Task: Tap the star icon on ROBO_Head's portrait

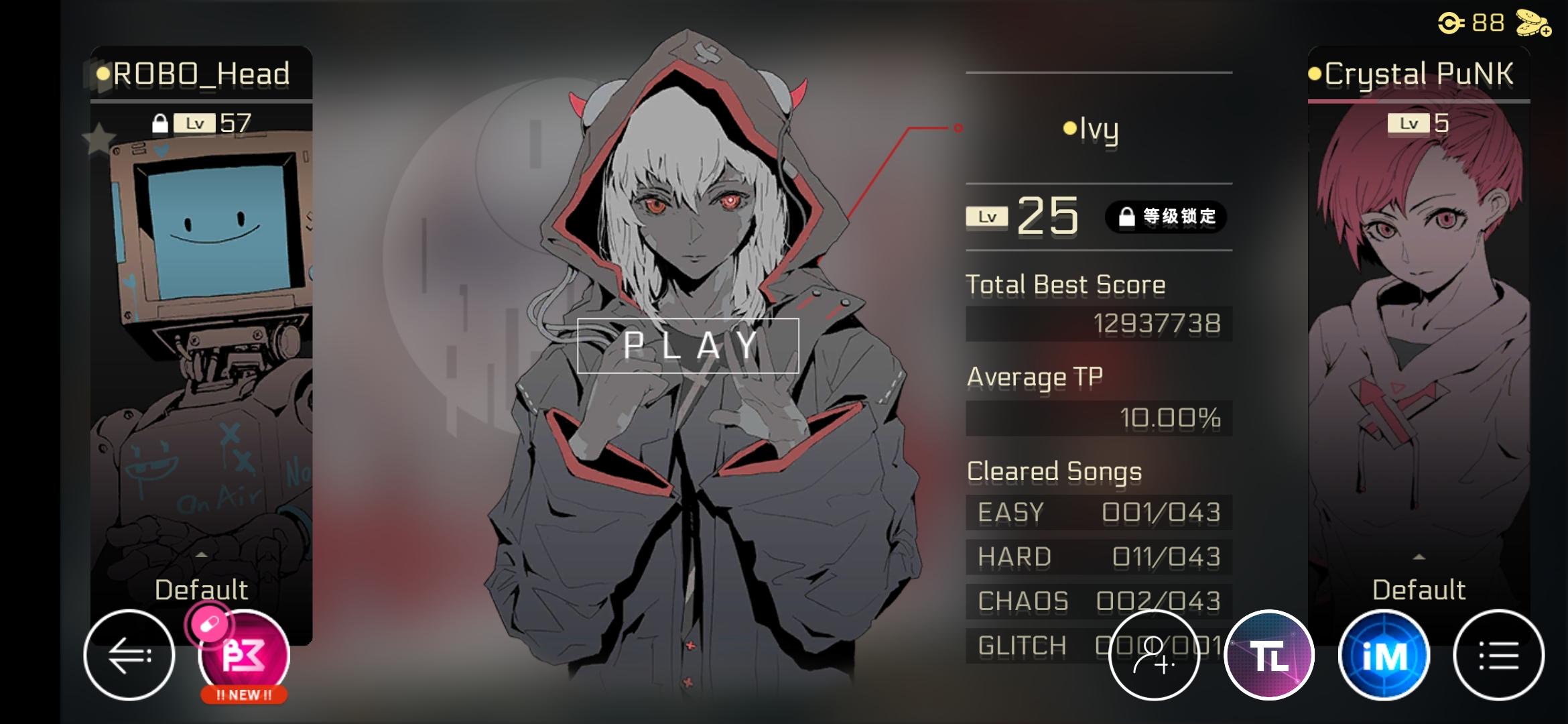Action: click(99, 137)
